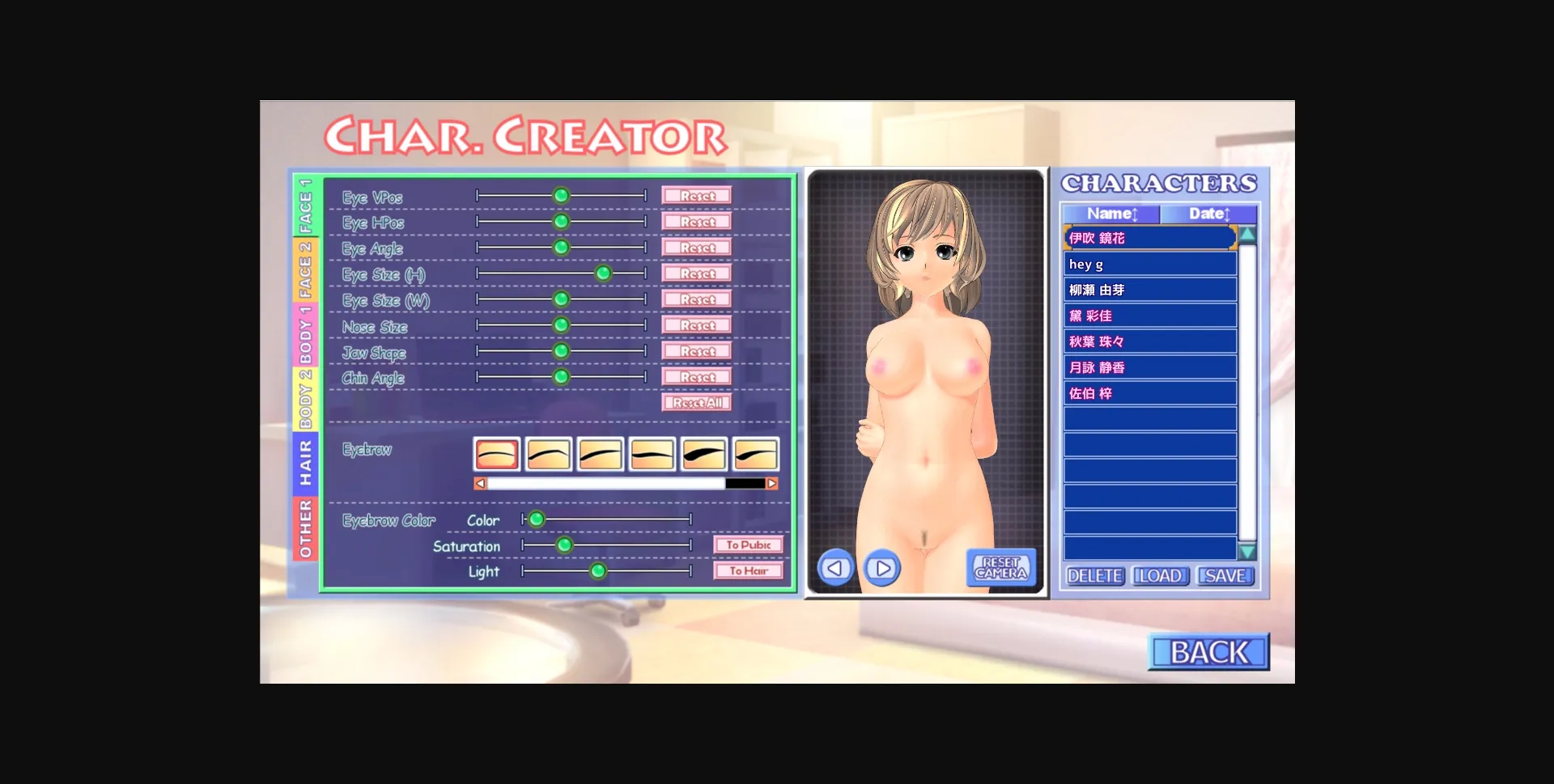Select the character named hey g
The image size is (1554, 784).
point(1149,264)
